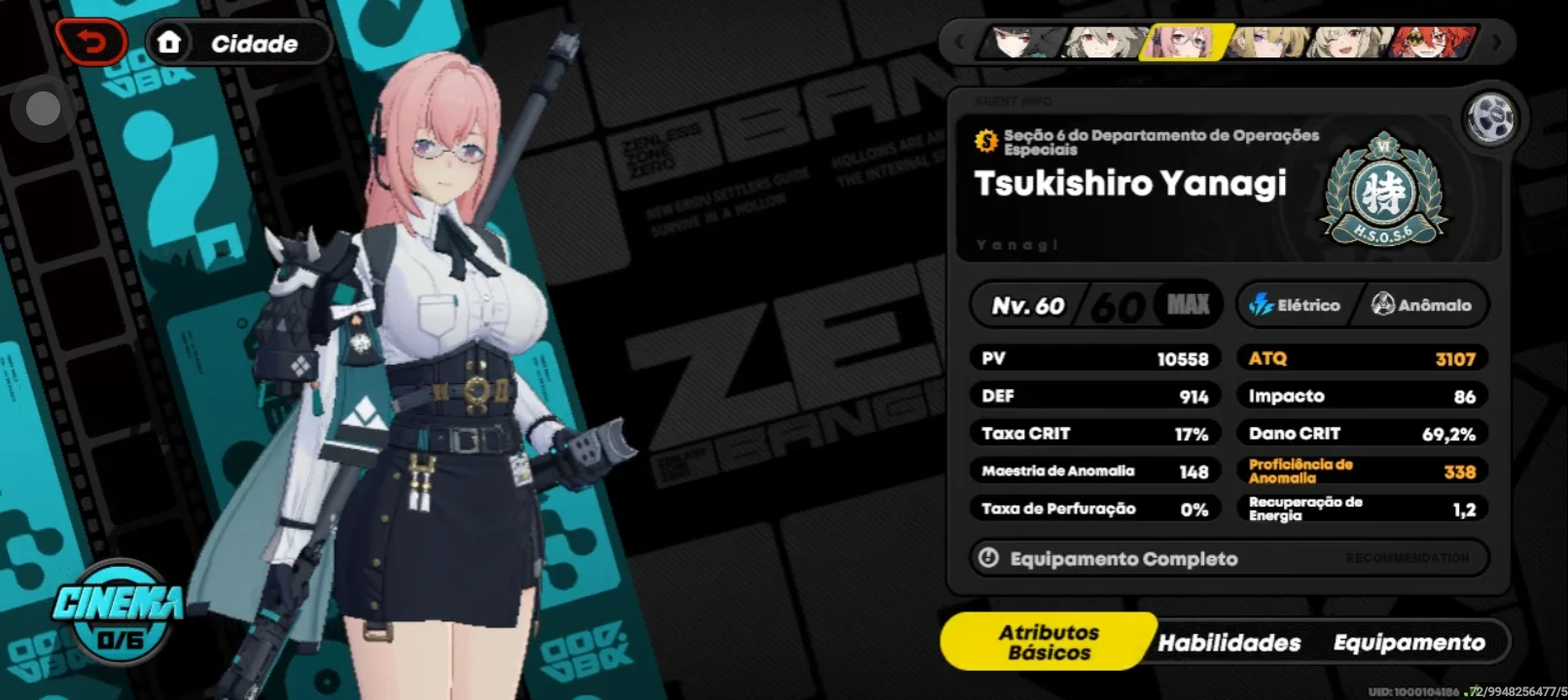This screenshot has height=700, width=1568.
Task: Select the currently highlighted Yanagi portrait
Action: point(1181,43)
